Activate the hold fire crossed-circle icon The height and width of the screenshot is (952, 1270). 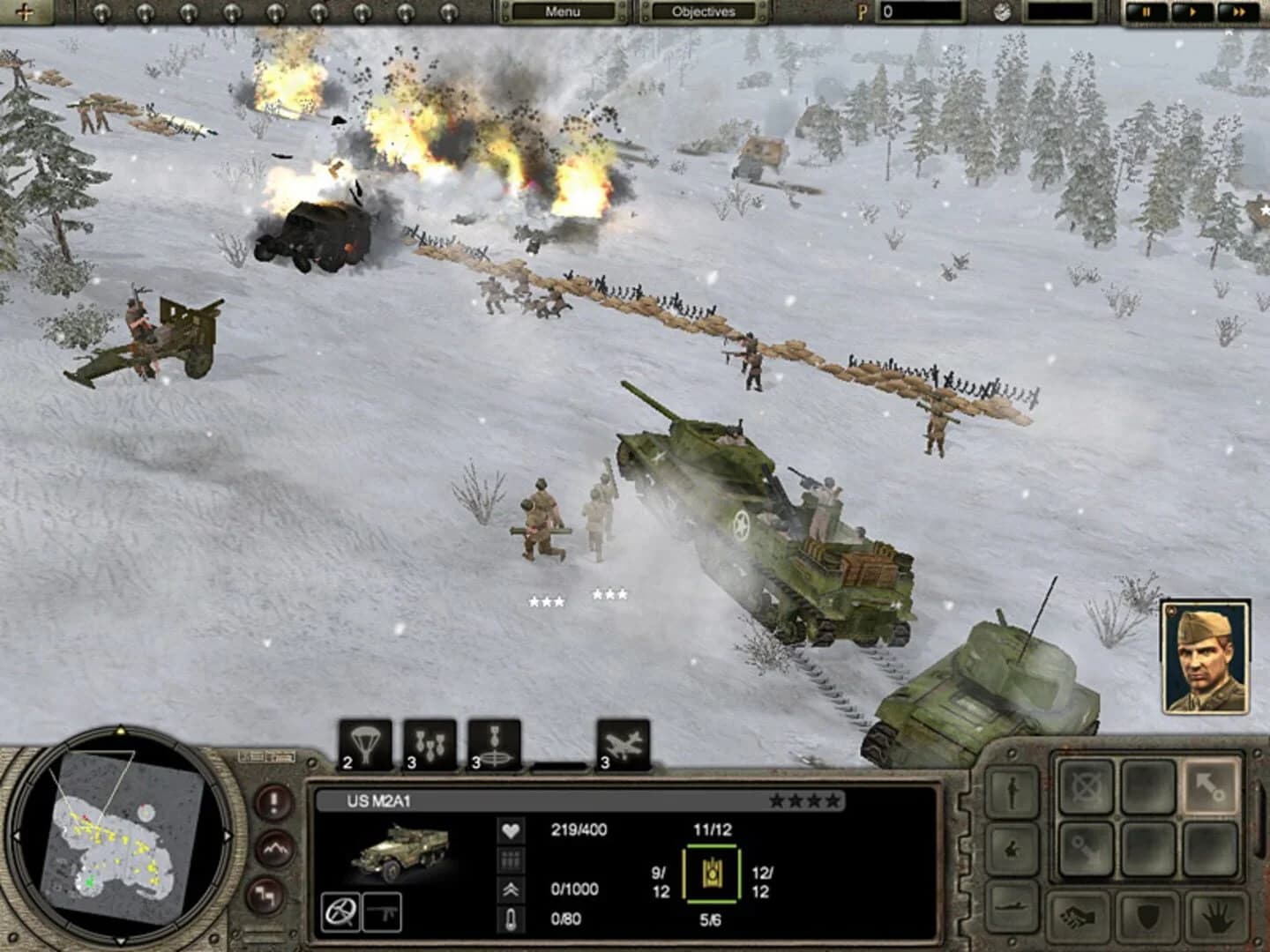(1085, 786)
